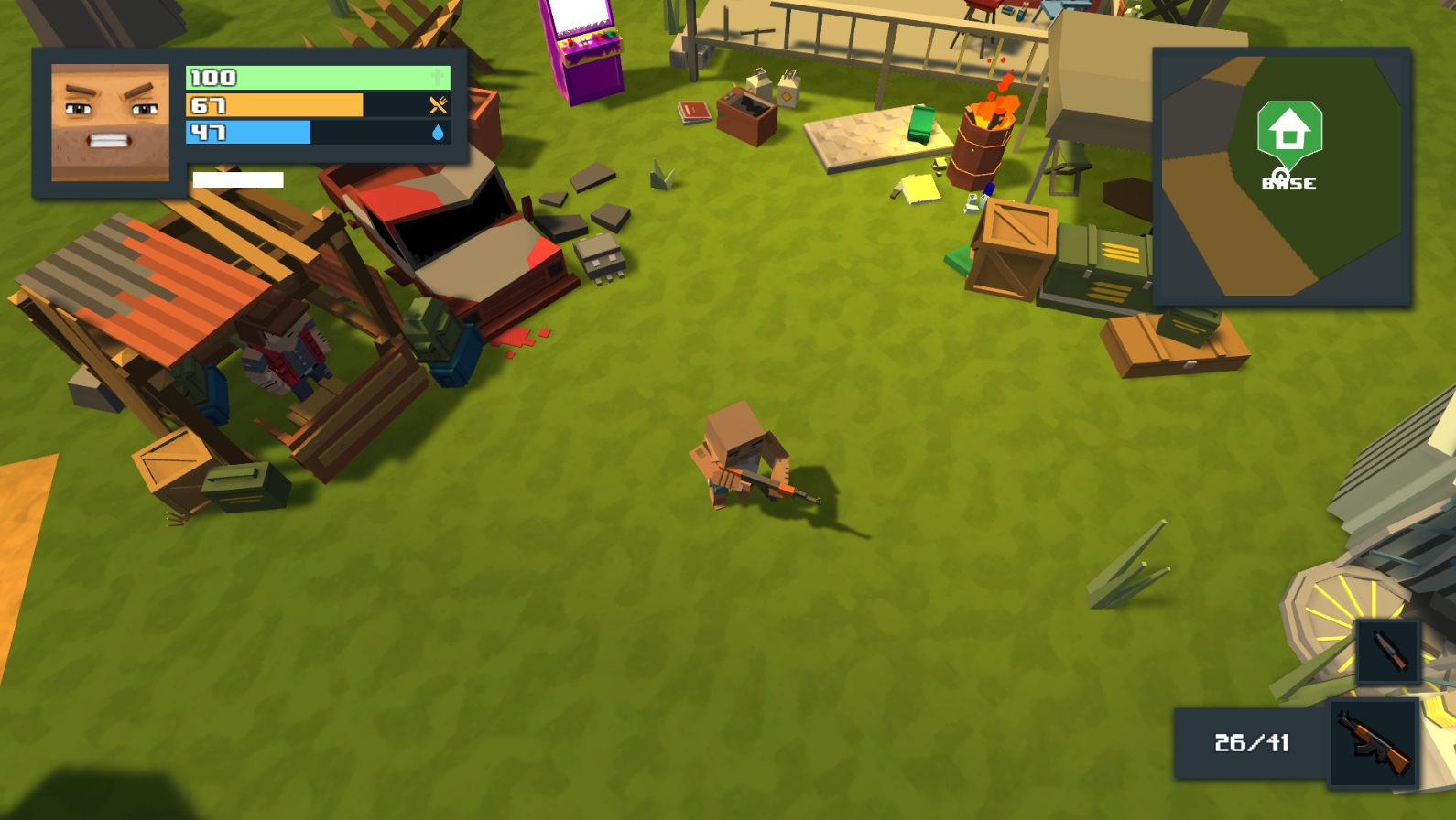This screenshot has height=820, width=1456.
Task: Select the AK-47 rifle weapon slot
Action: coord(1374,743)
